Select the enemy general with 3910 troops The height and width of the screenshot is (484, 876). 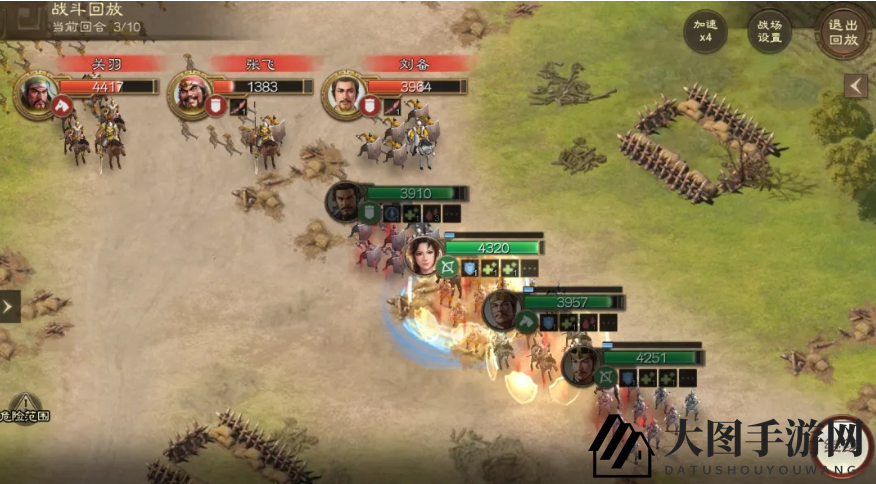coord(344,201)
